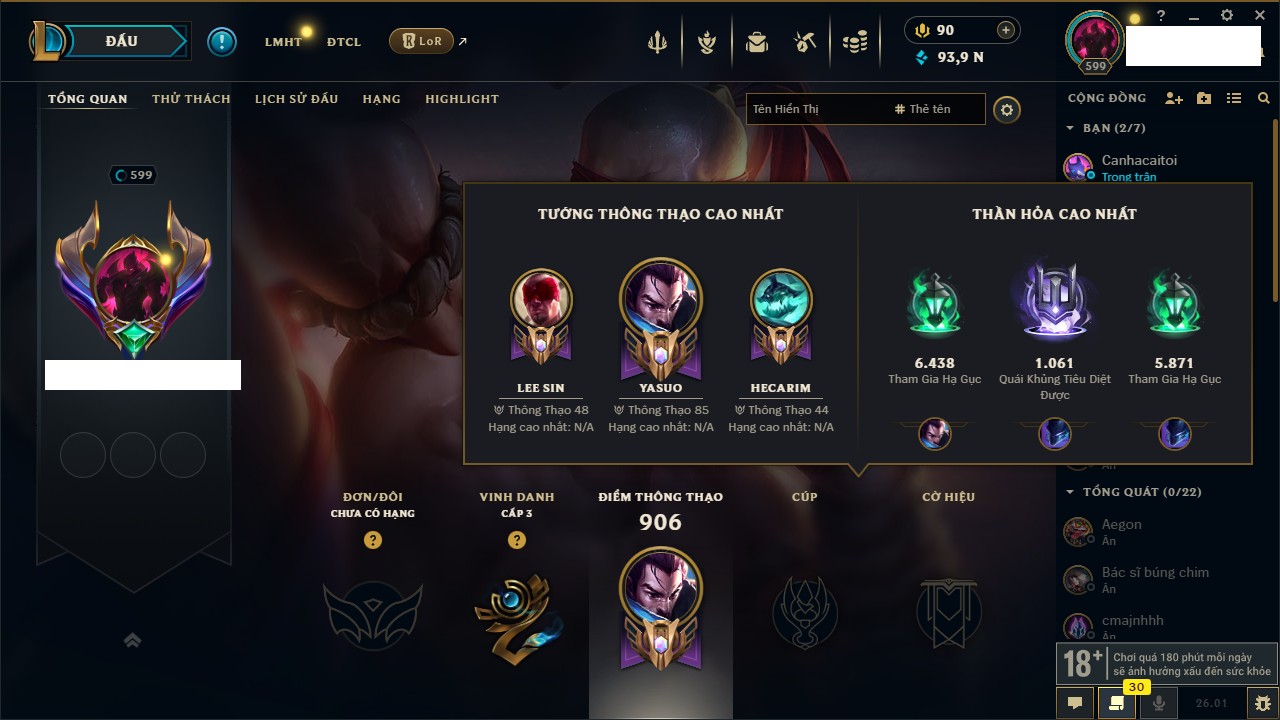Choose the Hecarim mastery icon
The width and height of the screenshot is (1280, 720).
click(781, 300)
